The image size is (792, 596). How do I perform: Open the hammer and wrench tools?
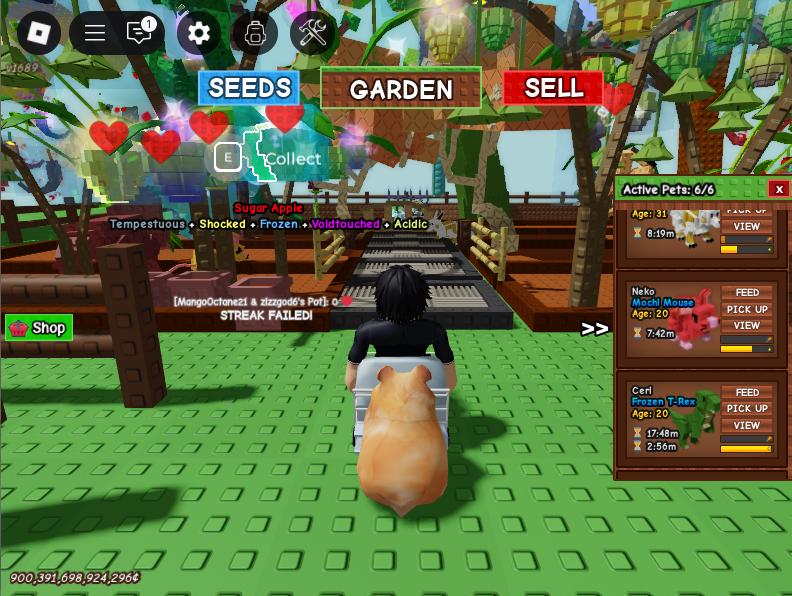(313, 33)
